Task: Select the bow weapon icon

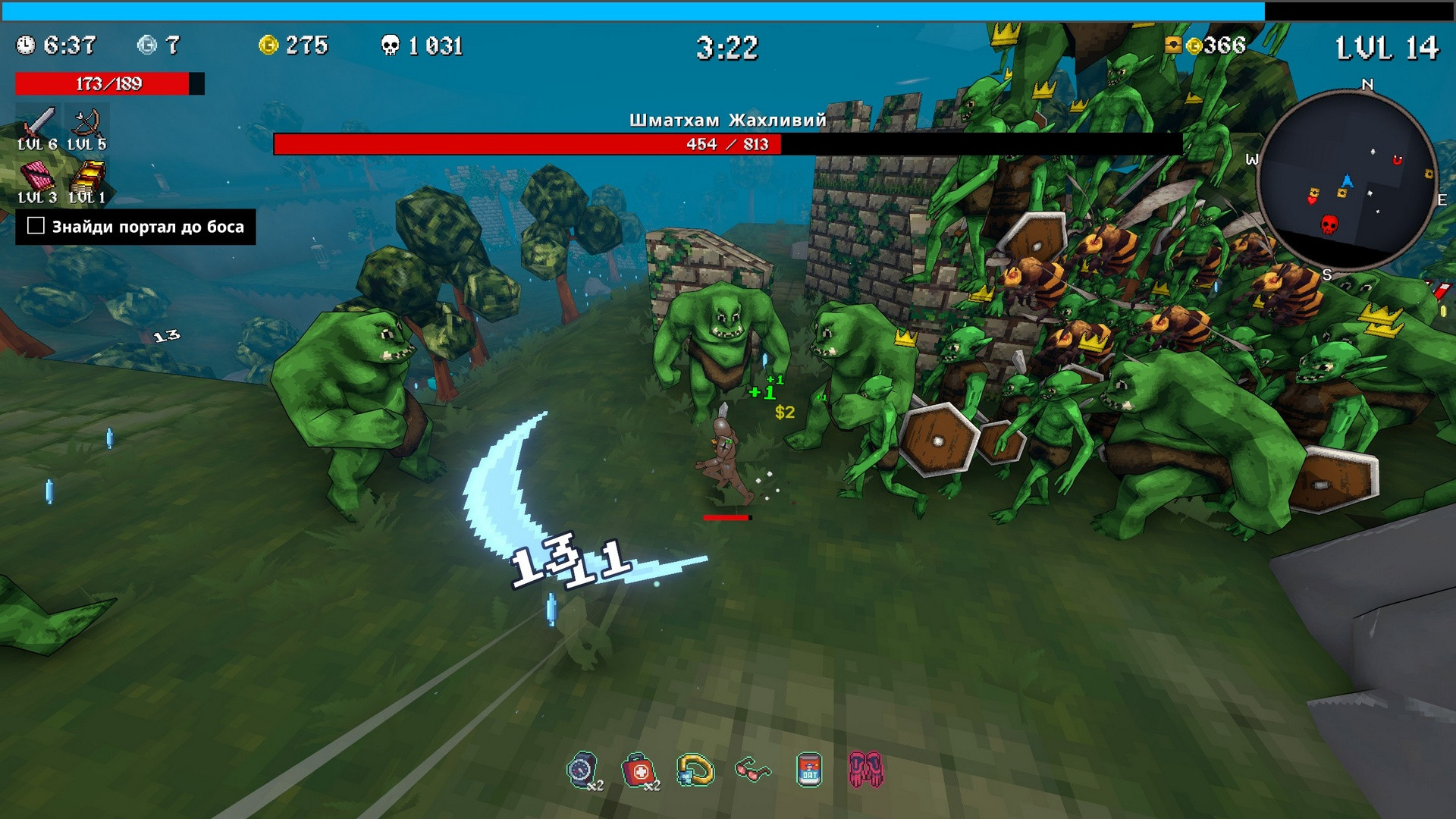Action: (x=87, y=123)
